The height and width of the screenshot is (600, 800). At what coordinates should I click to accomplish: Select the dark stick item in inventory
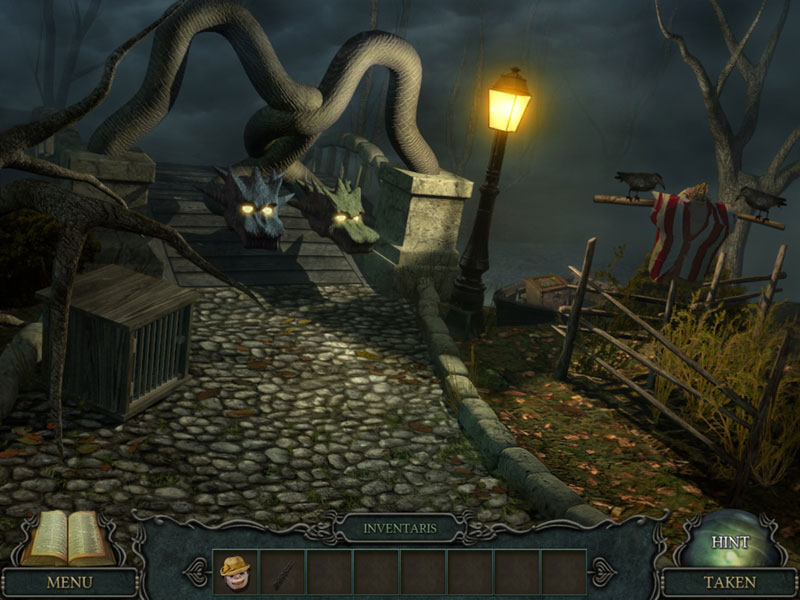click(282, 572)
